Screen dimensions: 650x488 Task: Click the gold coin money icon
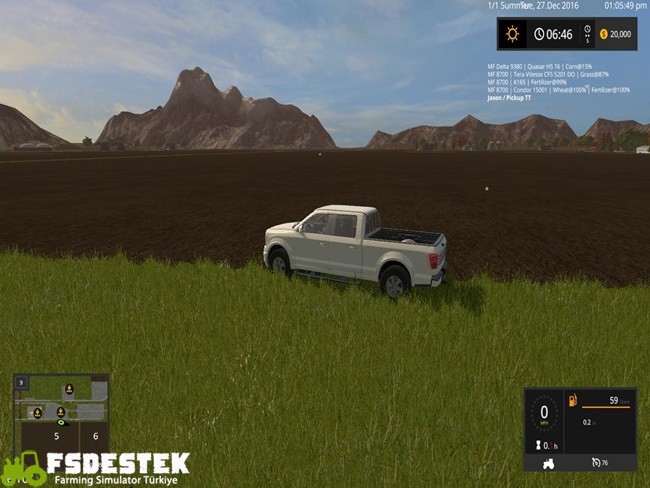pos(603,34)
